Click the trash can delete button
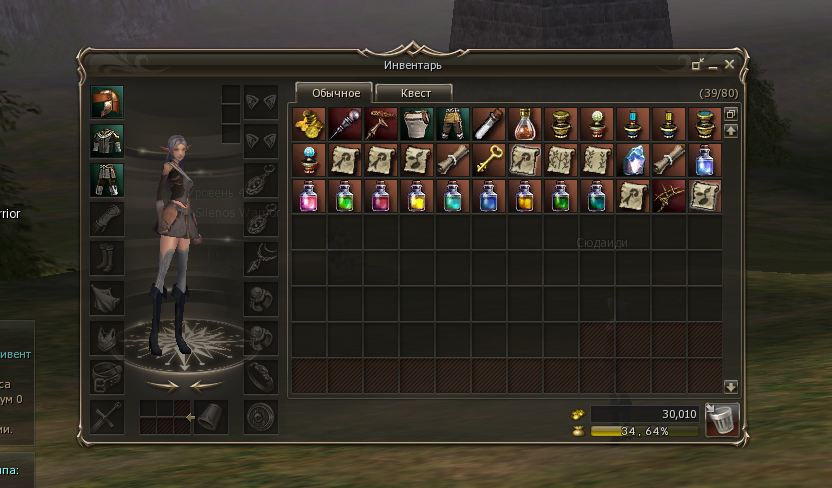832x488 pixels. [x=722, y=420]
